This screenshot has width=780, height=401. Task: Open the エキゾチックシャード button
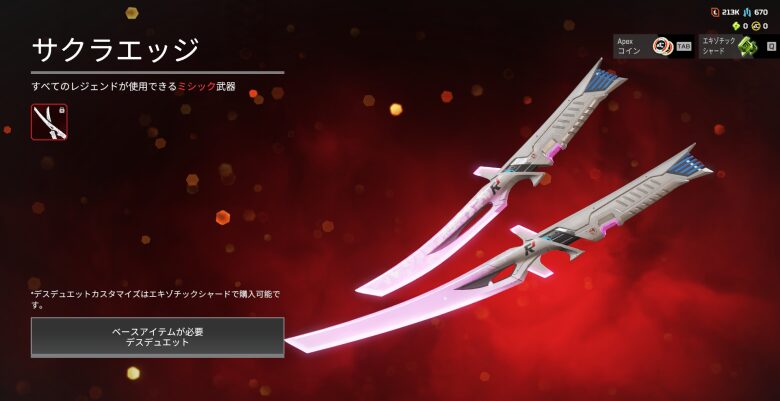(738, 46)
